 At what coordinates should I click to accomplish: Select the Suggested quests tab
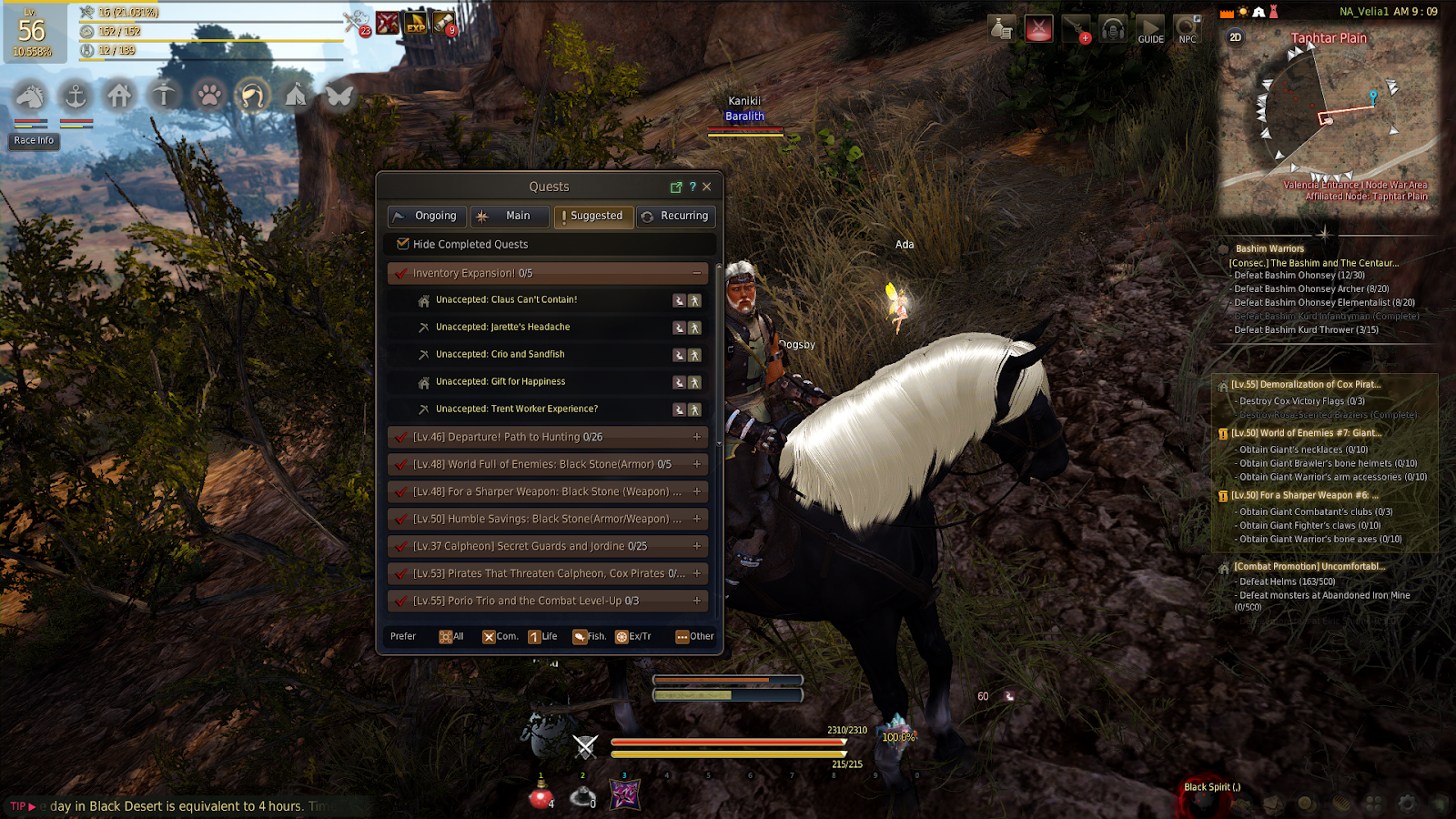(593, 217)
